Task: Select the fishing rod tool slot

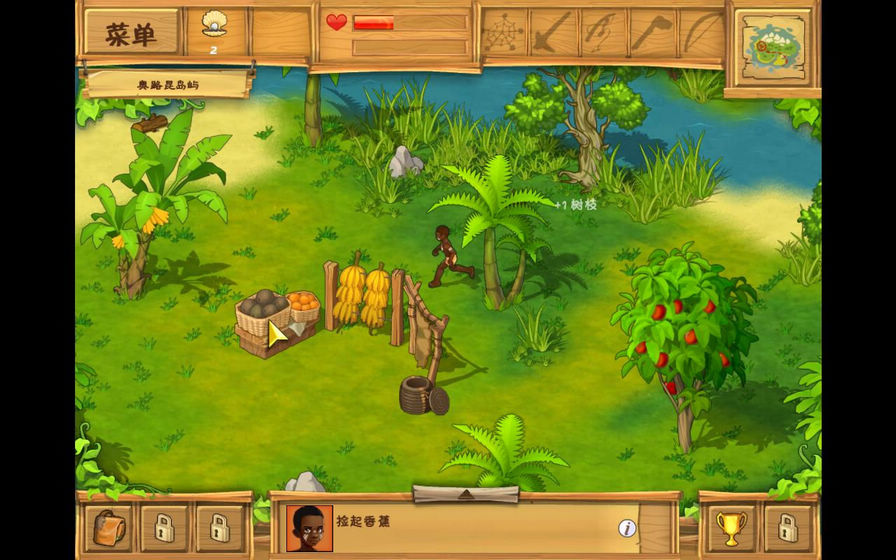Action: 602,33
